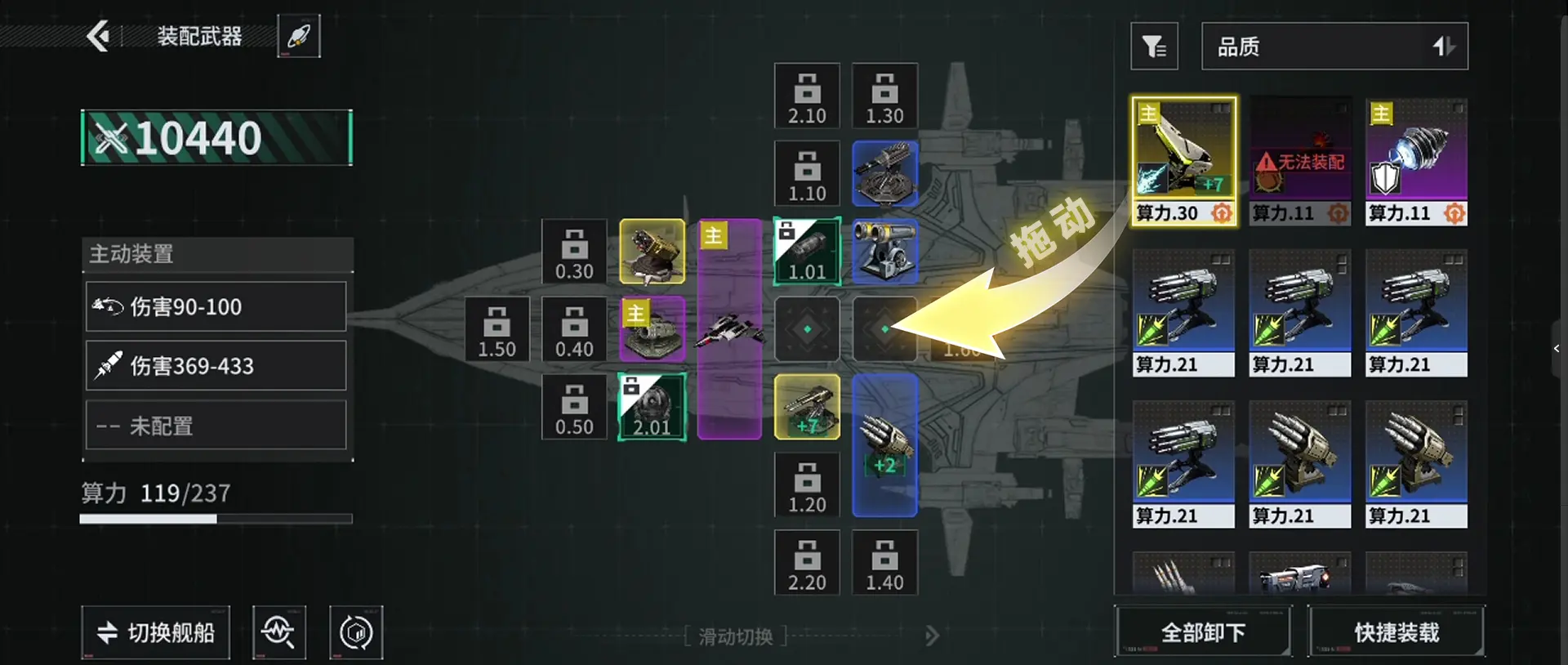Click the hexagon circle icon button
This screenshot has width=1568, height=665.
coord(356,632)
